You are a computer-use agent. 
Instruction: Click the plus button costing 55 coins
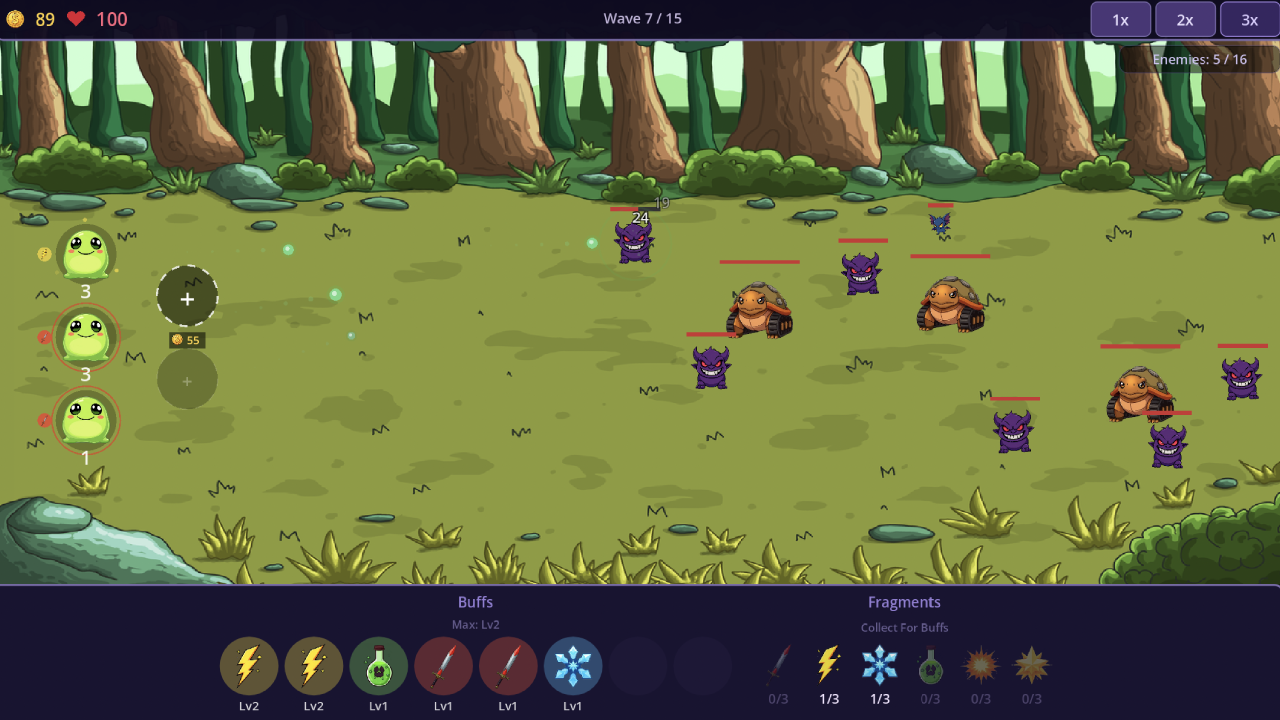tap(187, 298)
